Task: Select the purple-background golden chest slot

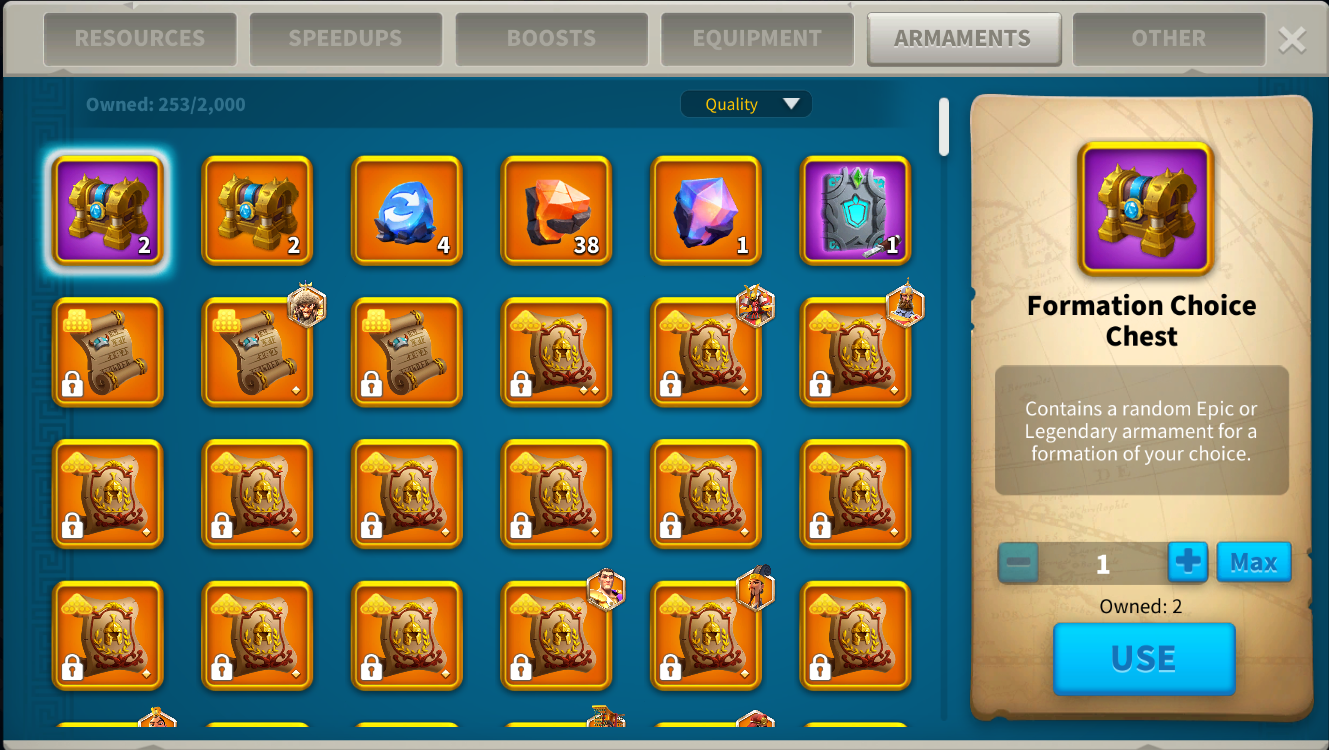Action: [107, 210]
